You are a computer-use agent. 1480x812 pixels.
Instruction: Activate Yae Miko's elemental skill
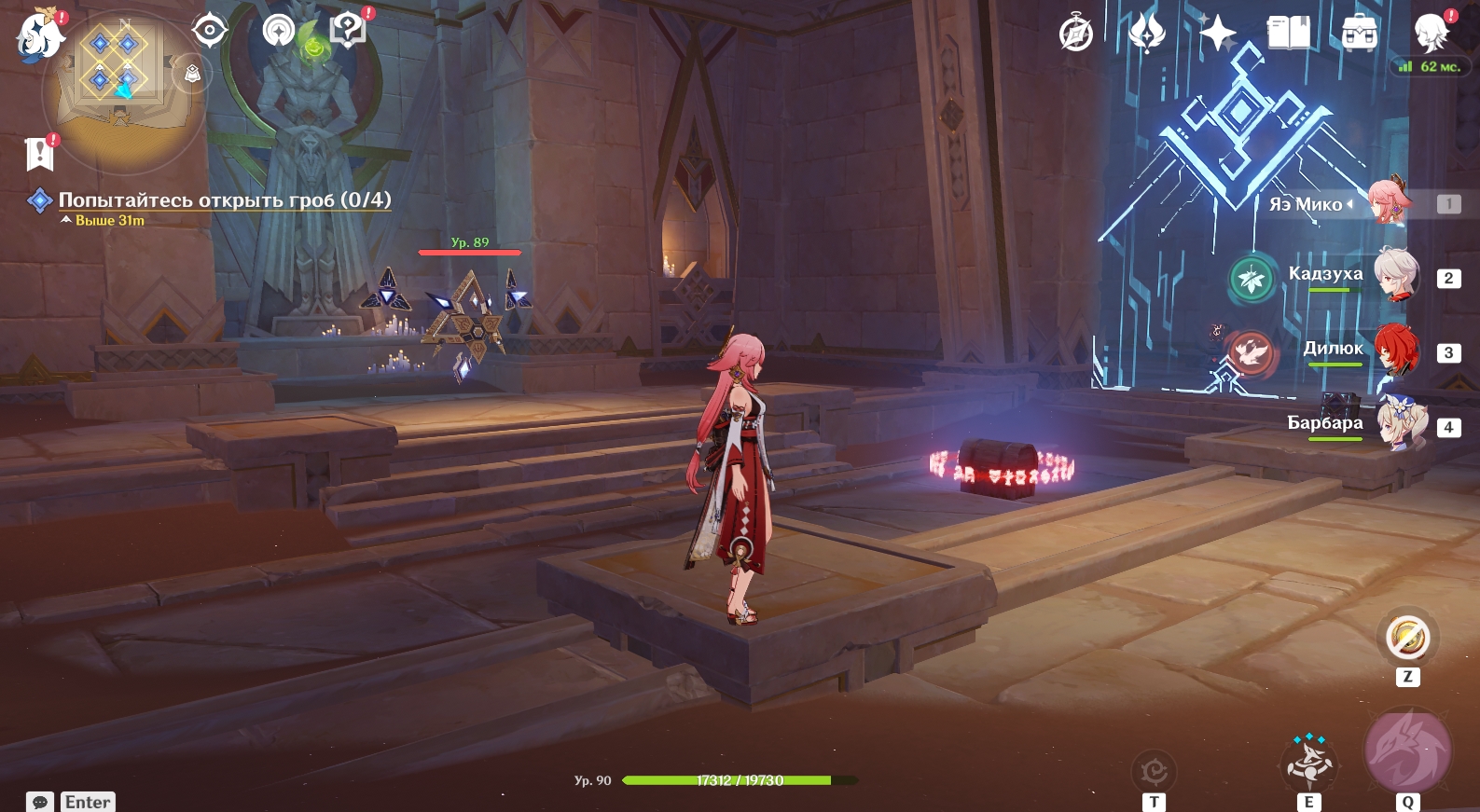[1309, 762]
